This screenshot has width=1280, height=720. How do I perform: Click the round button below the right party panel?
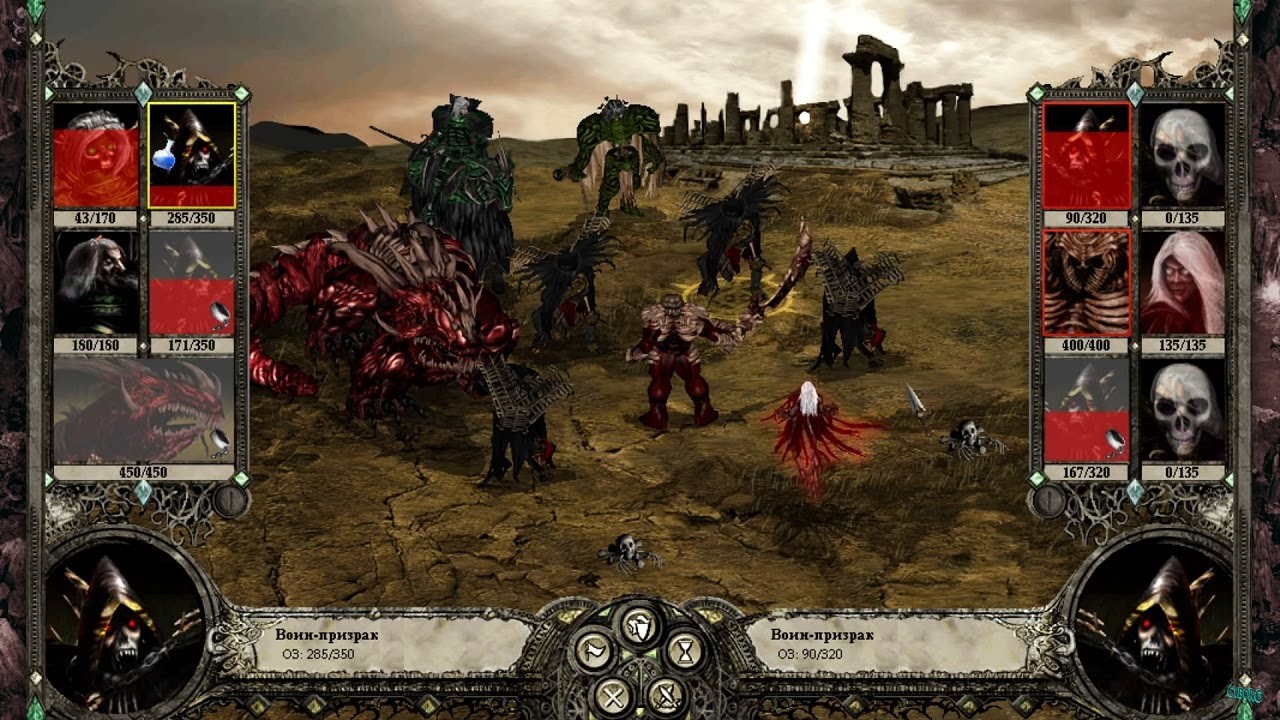click(x=1048, y=500)
